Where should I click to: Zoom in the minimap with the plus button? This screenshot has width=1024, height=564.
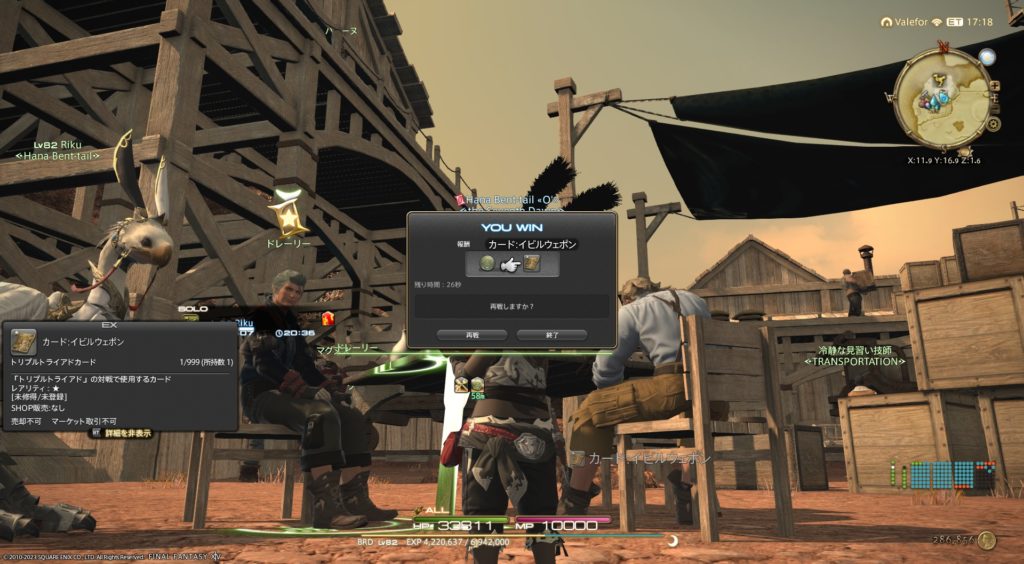(x=994, y=84)
